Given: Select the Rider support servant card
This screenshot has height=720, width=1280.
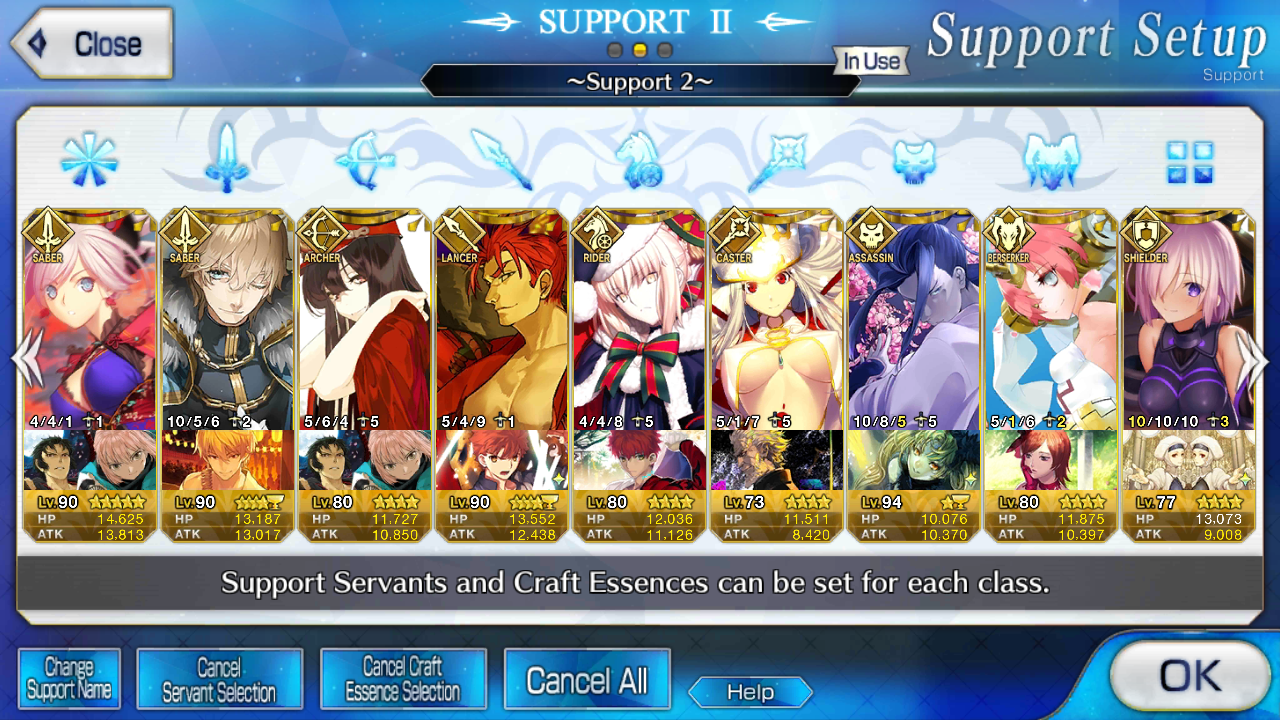Looking at the screenshot, I should (x=638, y=320).
